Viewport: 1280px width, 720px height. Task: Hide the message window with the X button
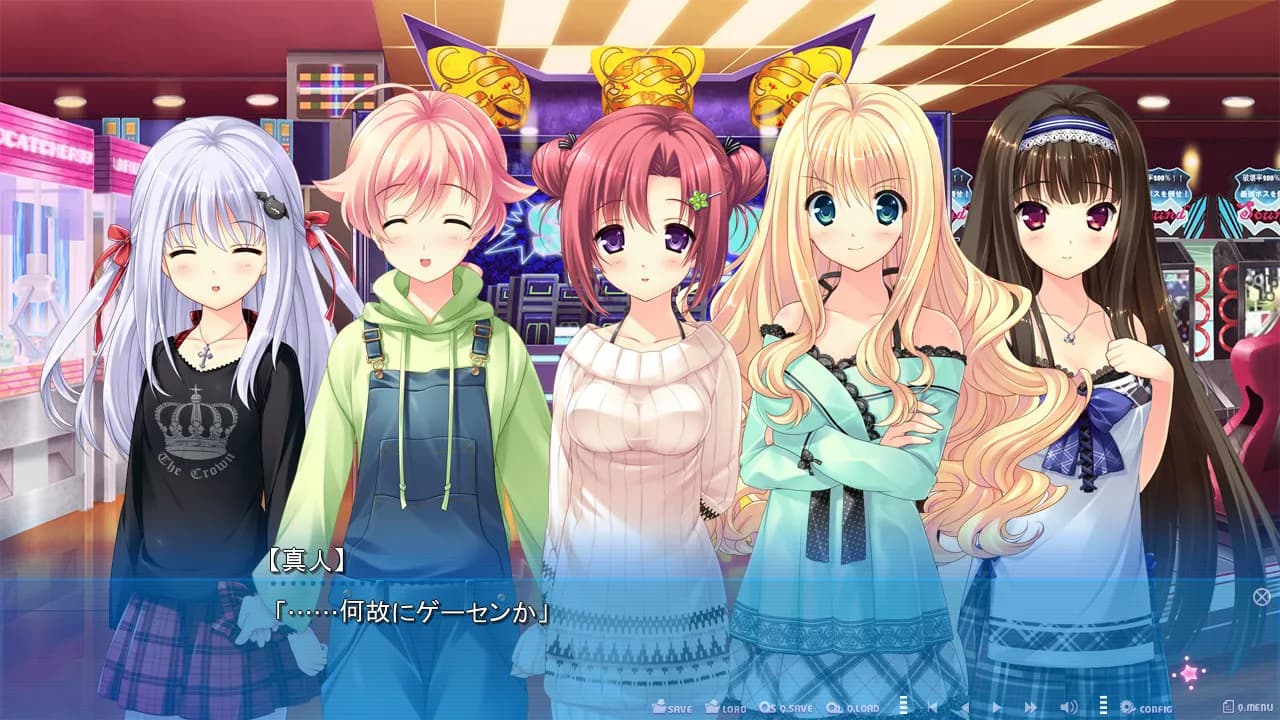click(x=1262, y=598)
